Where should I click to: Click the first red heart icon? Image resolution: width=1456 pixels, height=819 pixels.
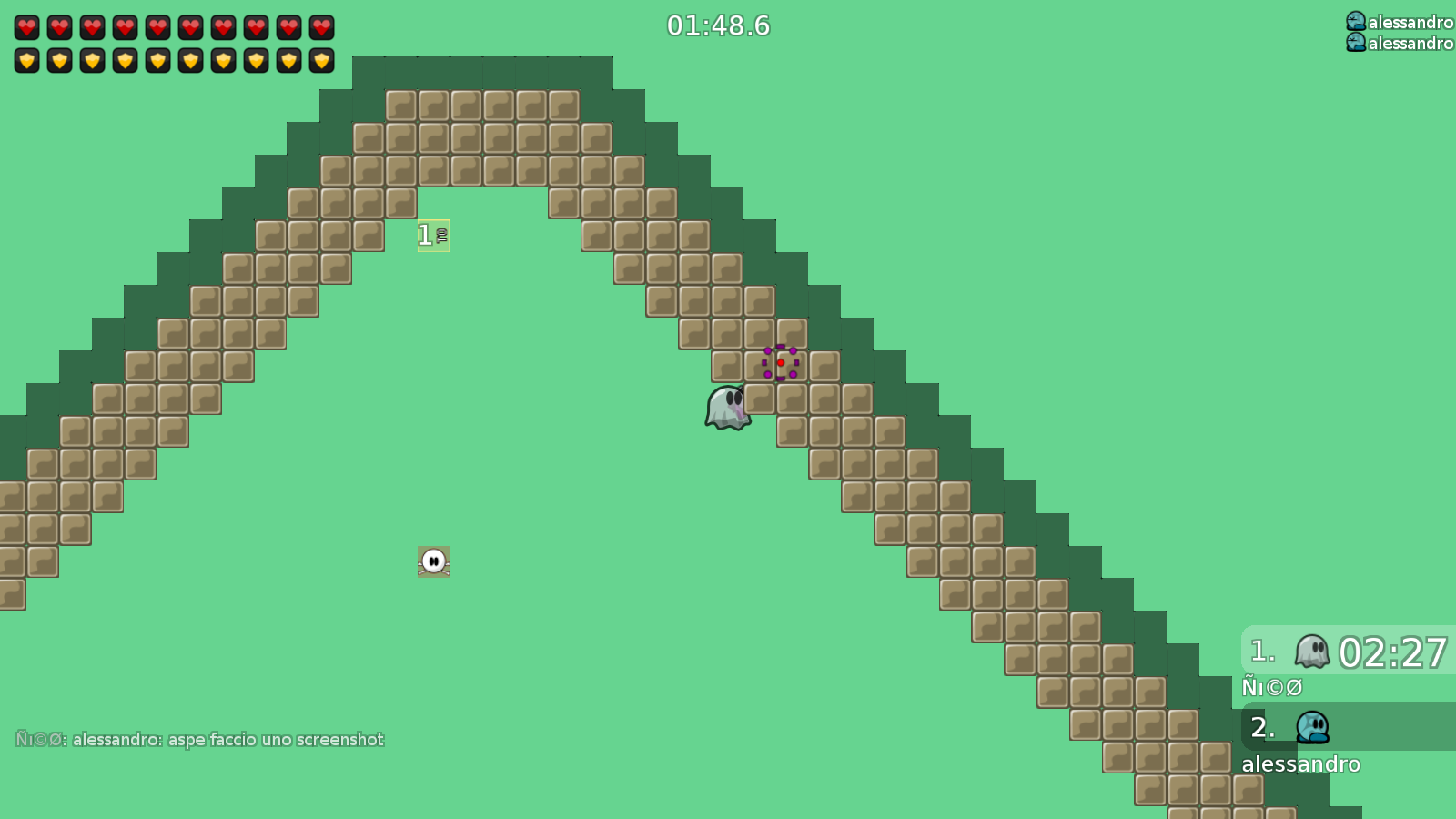27,26
